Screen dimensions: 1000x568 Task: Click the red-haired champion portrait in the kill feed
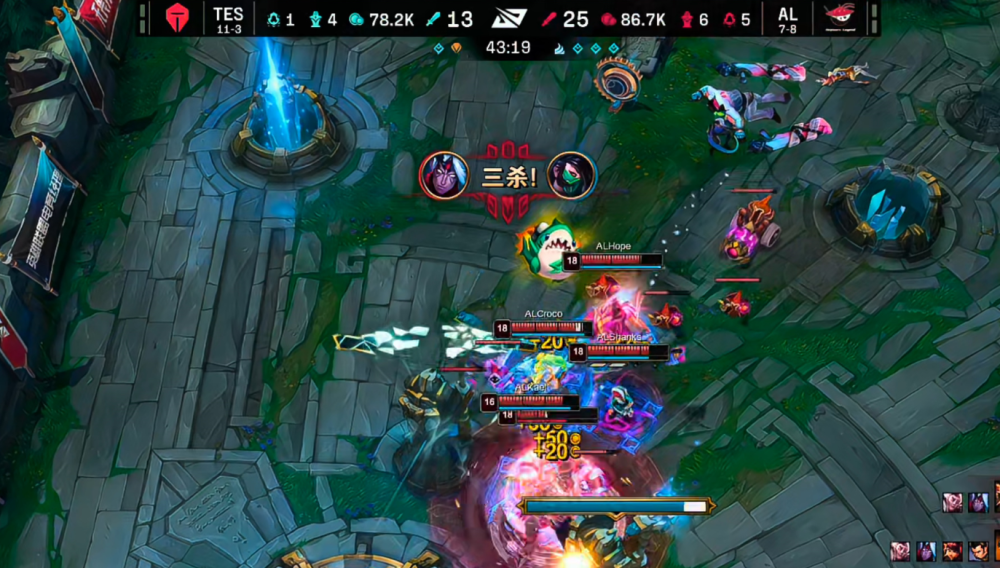pos(951,550)
